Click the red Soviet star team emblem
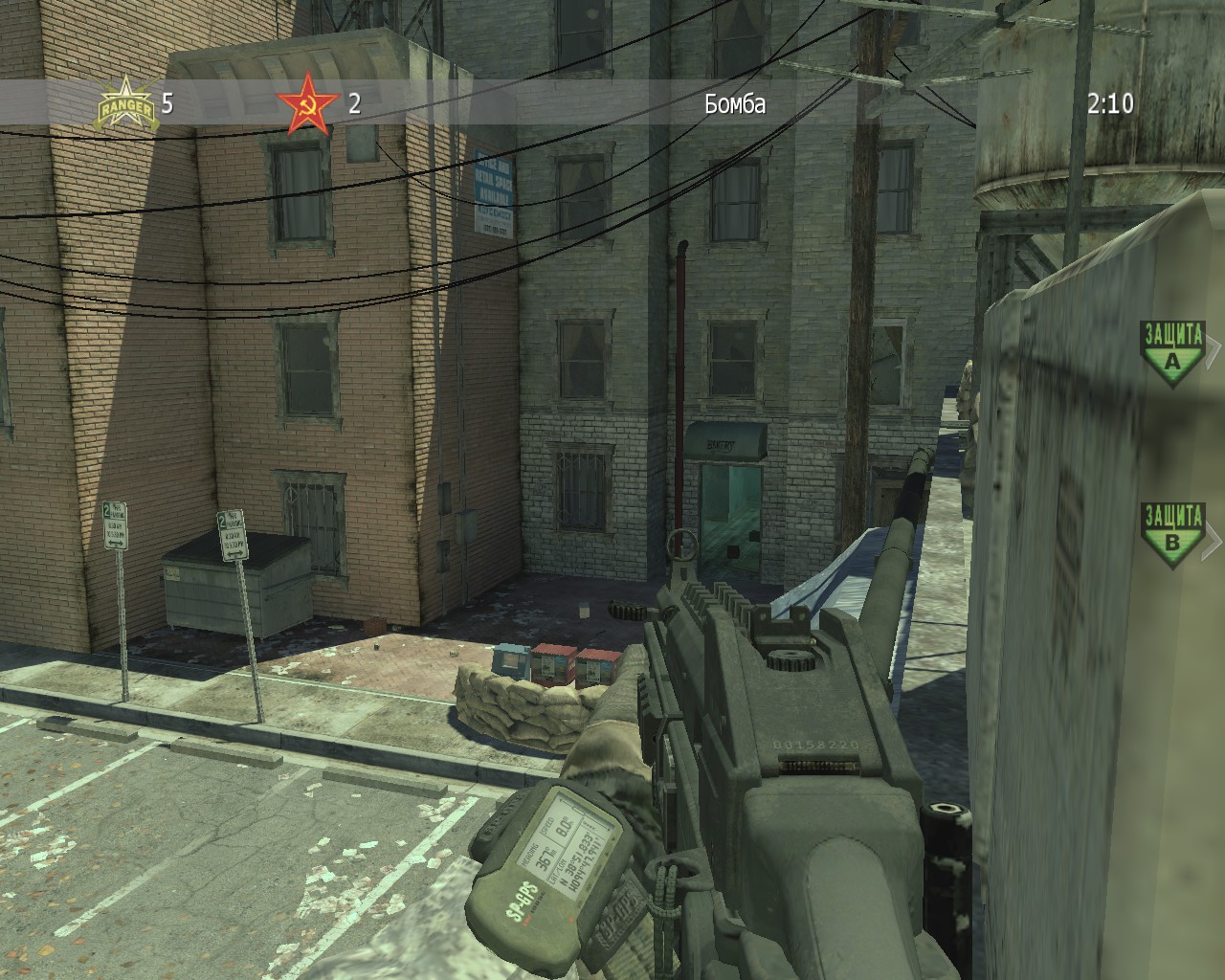Viewport: 1225px width, 980px height. pos(308,103)
